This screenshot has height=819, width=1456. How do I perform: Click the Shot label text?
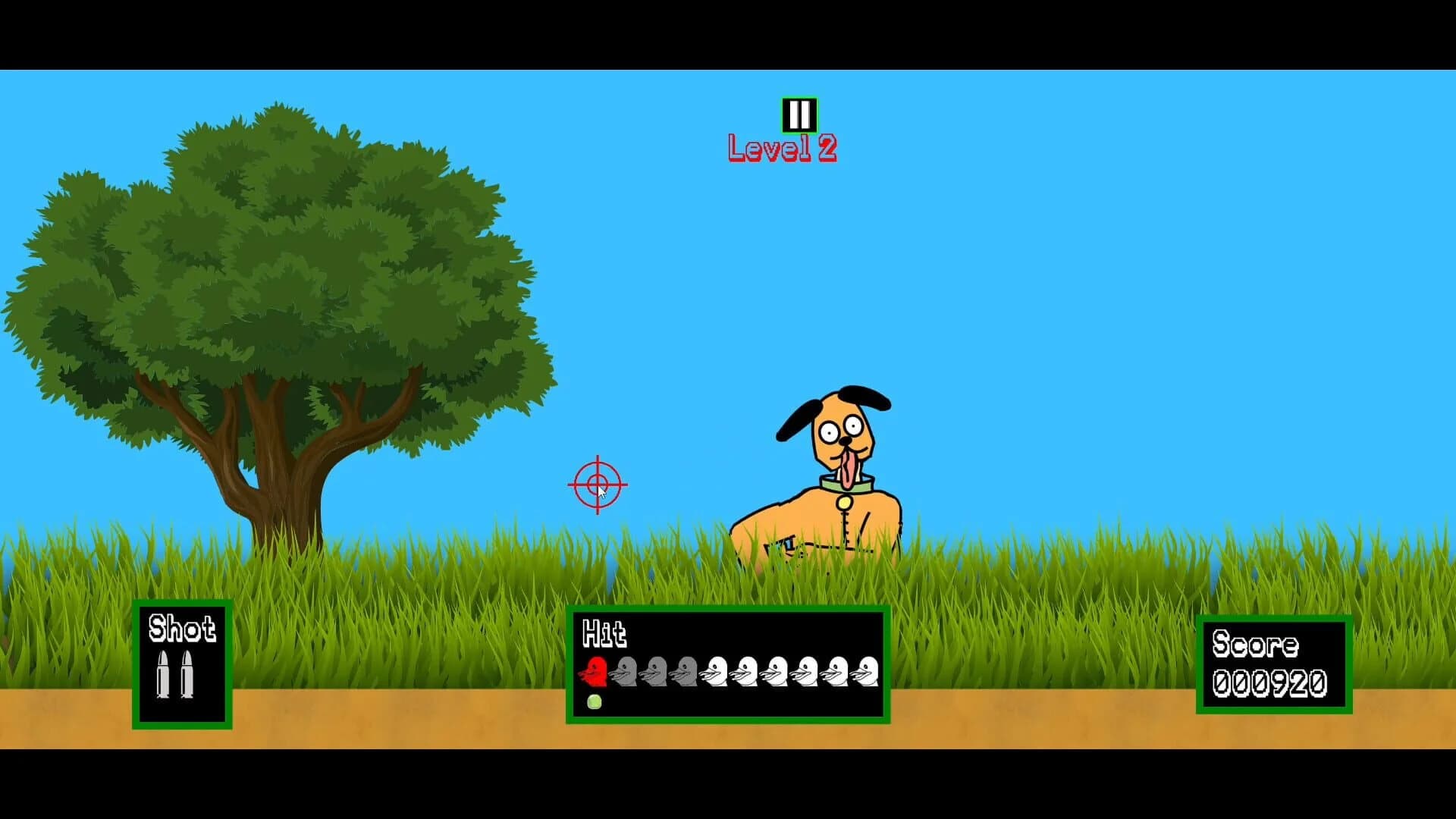point(181,629)
